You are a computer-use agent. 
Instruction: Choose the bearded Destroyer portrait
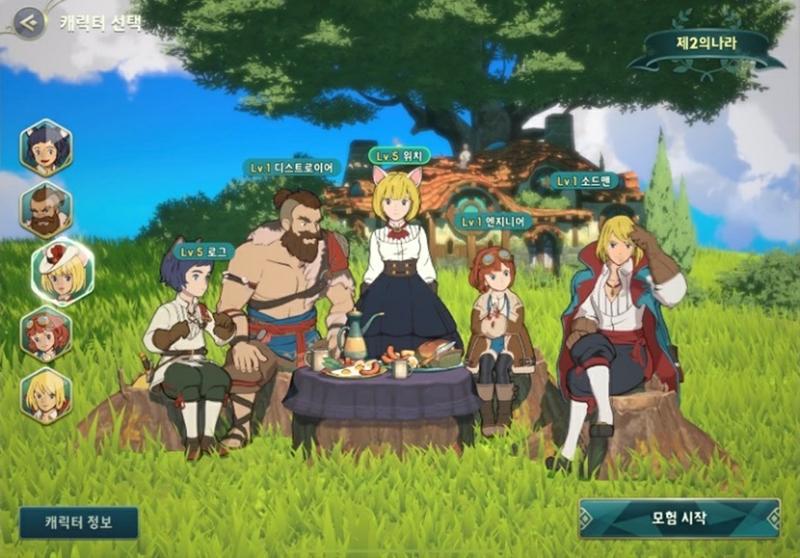[x=46, y=209]
